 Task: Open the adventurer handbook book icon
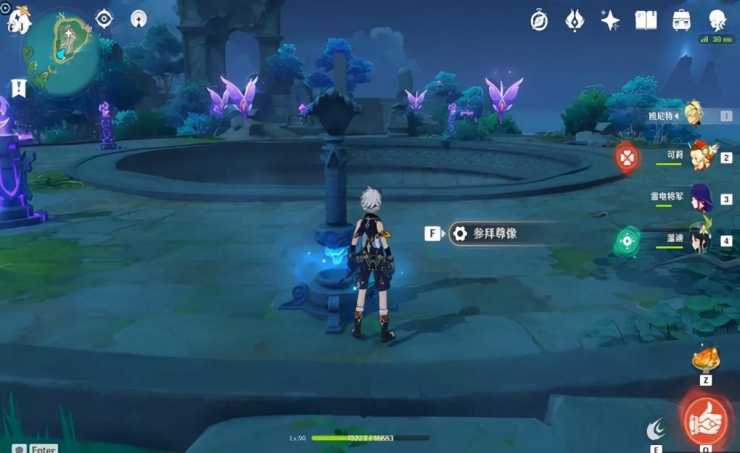[646, 19]
